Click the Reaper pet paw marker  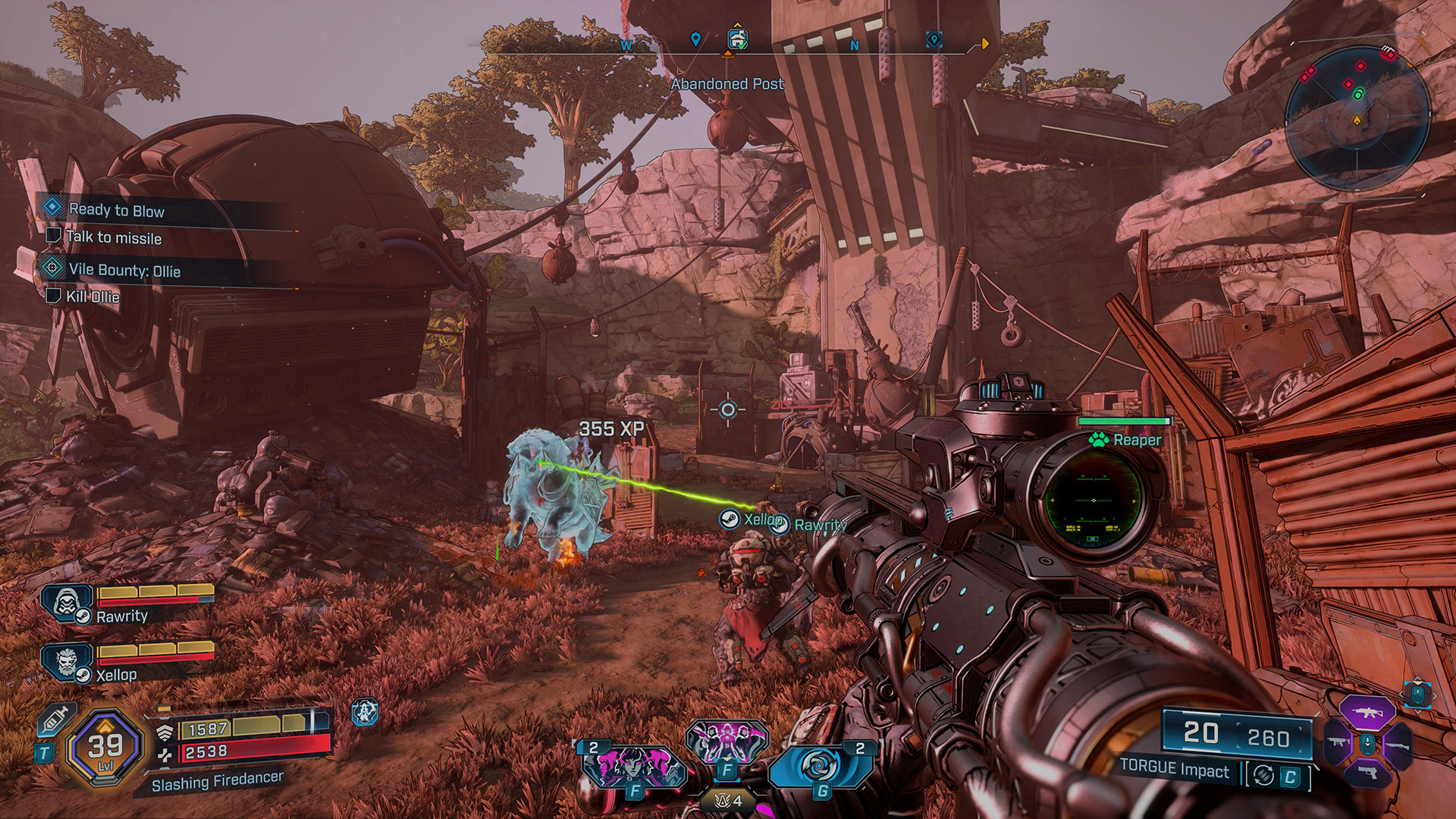click(1098, 439)
